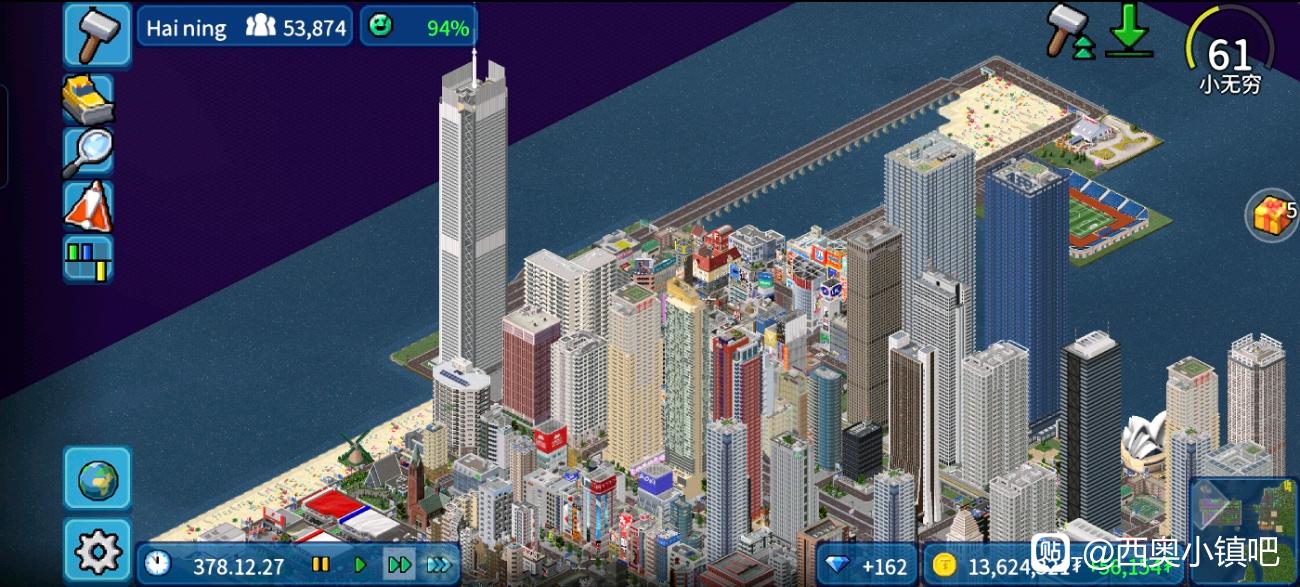Open the traffic cone alerts panel
The width and height of the screenshot is (1300, 587).
pos(88,206)
